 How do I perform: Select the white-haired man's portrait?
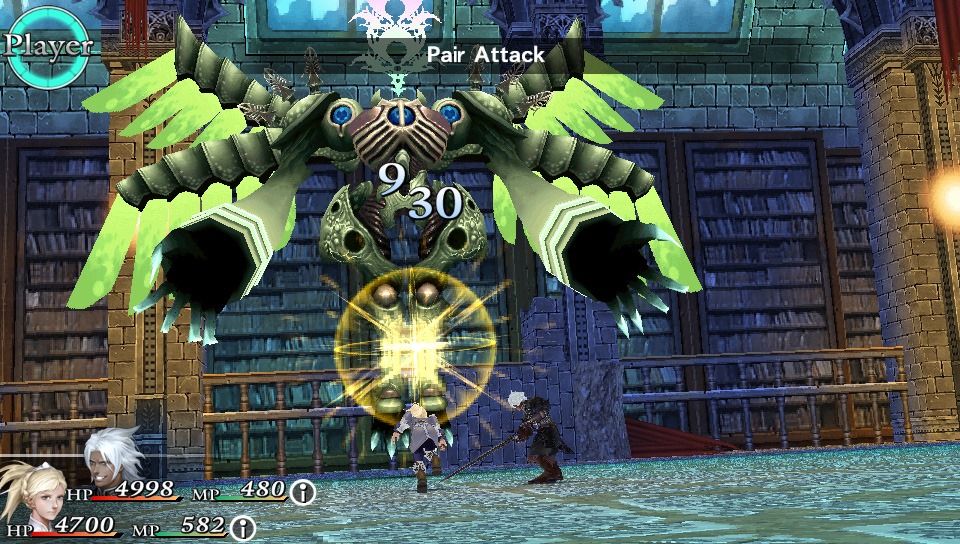tap(112, 460)
